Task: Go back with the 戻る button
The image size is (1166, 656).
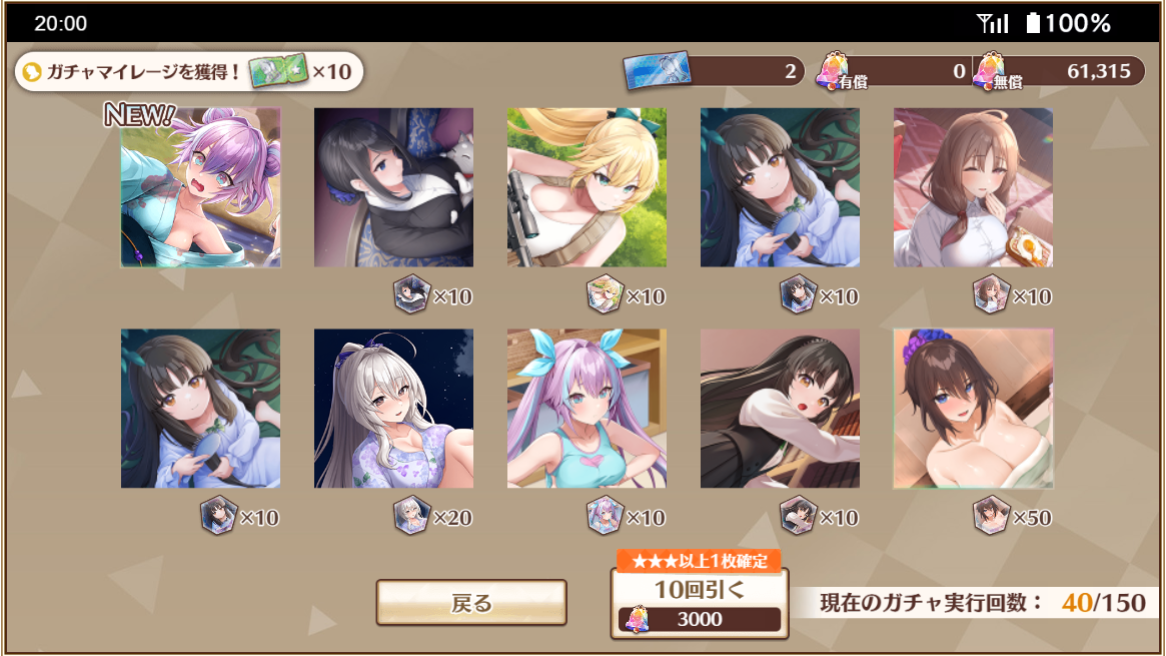Action: pyautogui.click(x=471, y=603)
